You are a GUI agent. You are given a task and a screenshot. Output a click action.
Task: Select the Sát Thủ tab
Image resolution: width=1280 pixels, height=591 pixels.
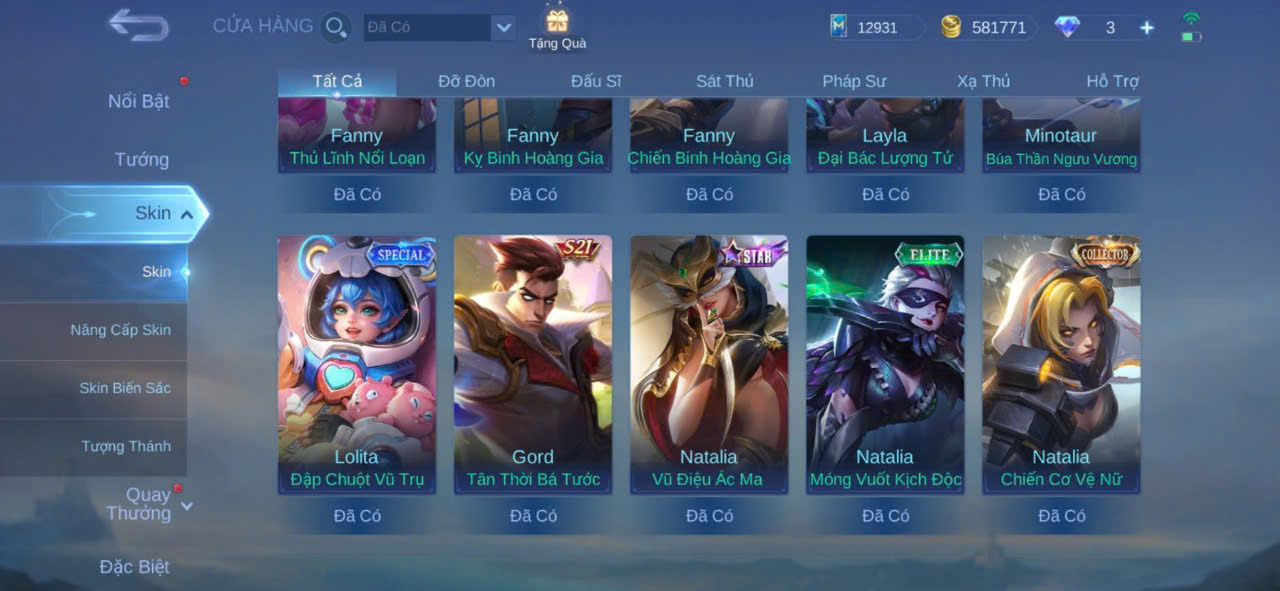click(725, 81)
